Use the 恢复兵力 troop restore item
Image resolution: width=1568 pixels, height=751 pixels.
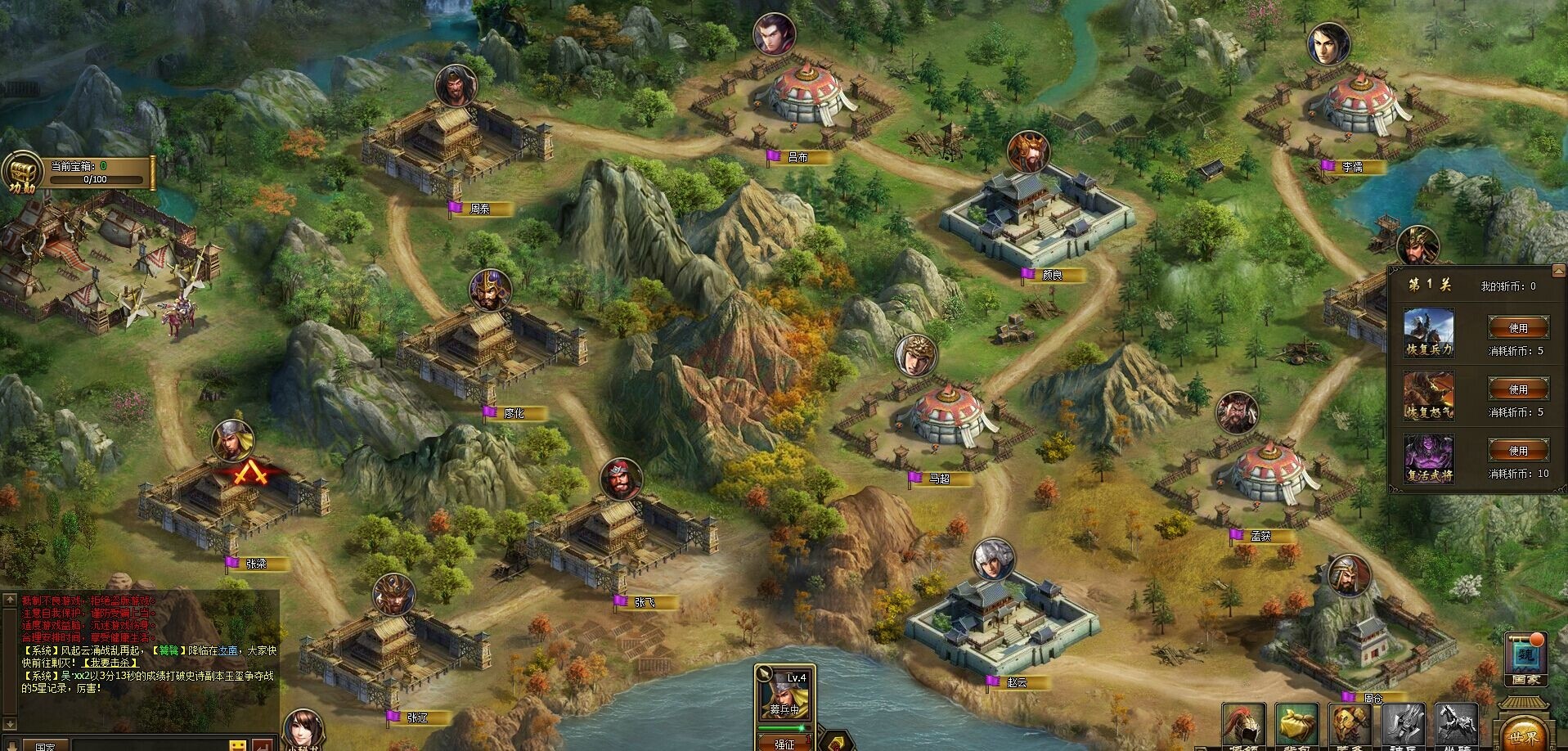coord(1518,328)
